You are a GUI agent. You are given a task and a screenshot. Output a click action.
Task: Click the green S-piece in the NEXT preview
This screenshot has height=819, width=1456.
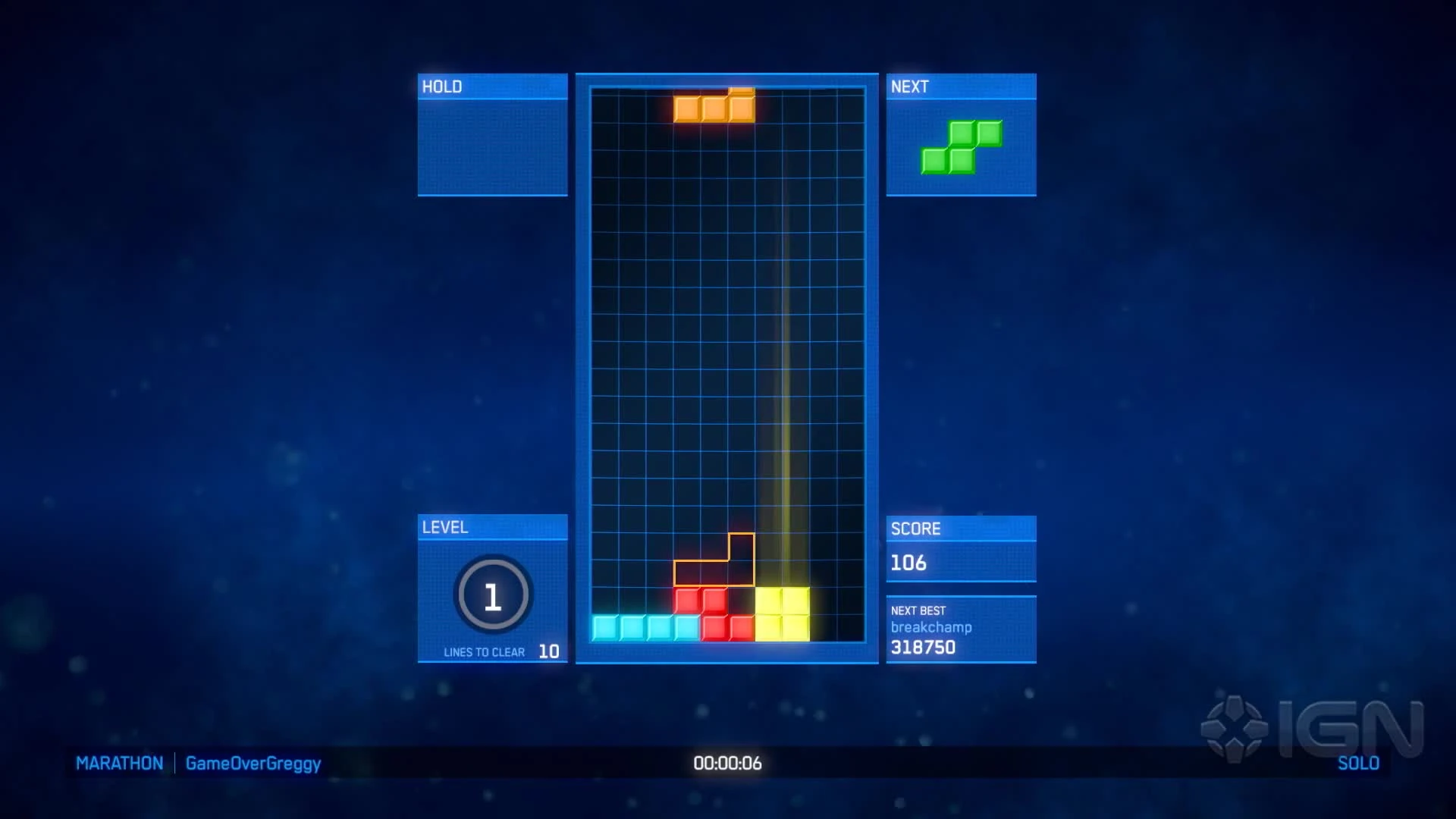(x=960, y=146)
